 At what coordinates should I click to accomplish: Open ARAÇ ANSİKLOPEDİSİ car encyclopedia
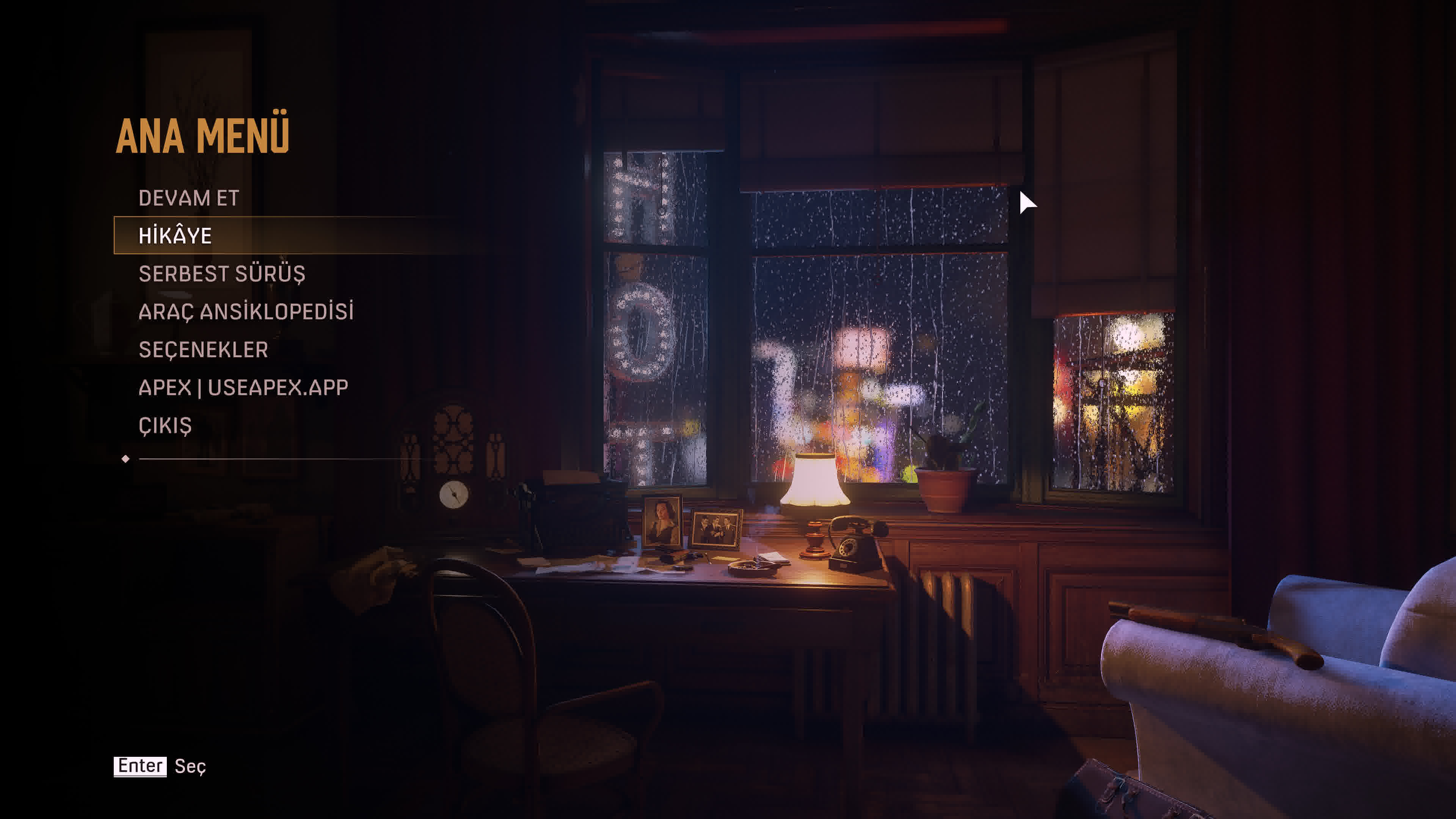tap(246, 311)
